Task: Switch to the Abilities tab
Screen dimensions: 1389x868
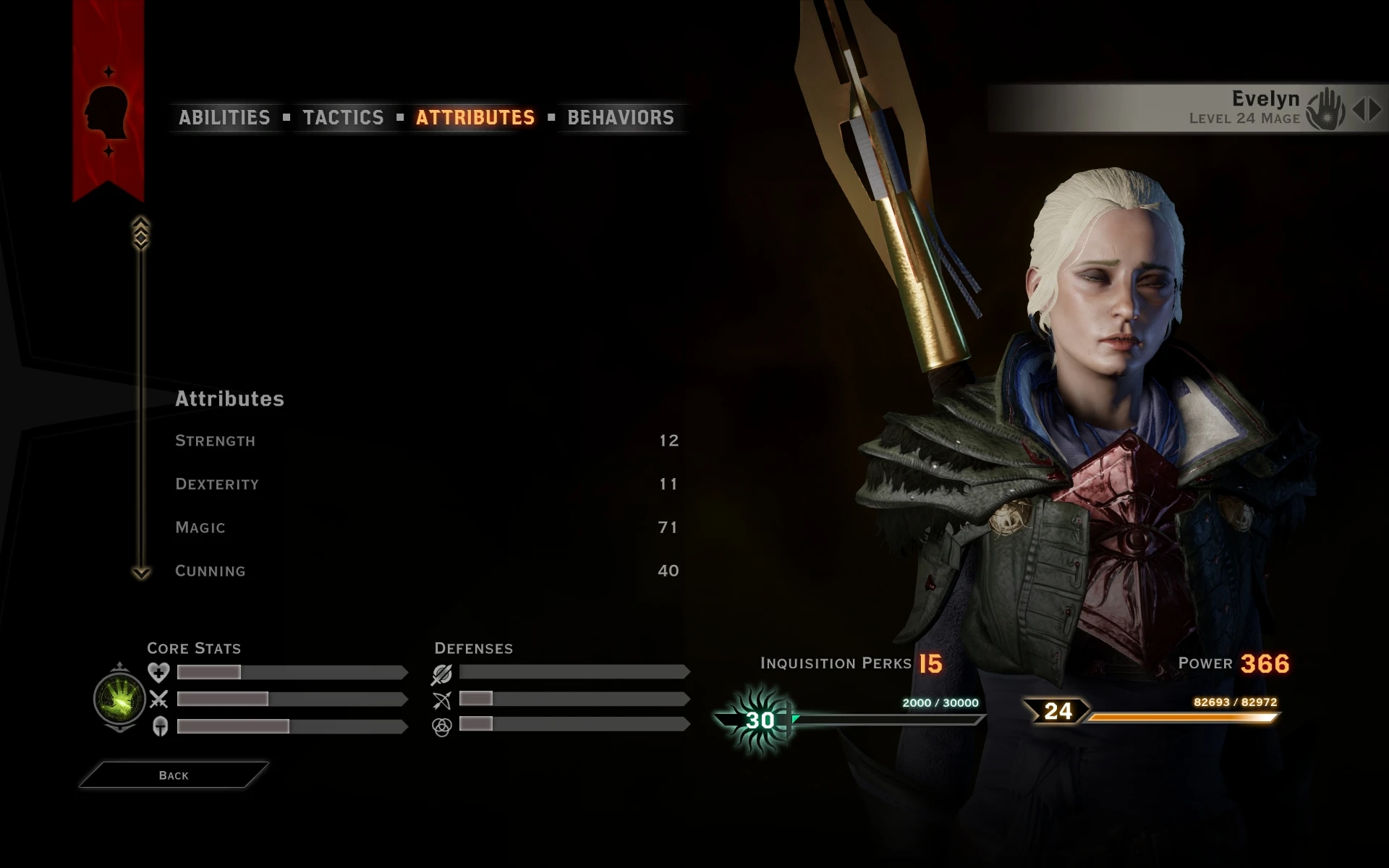Action: click(224, 117)
